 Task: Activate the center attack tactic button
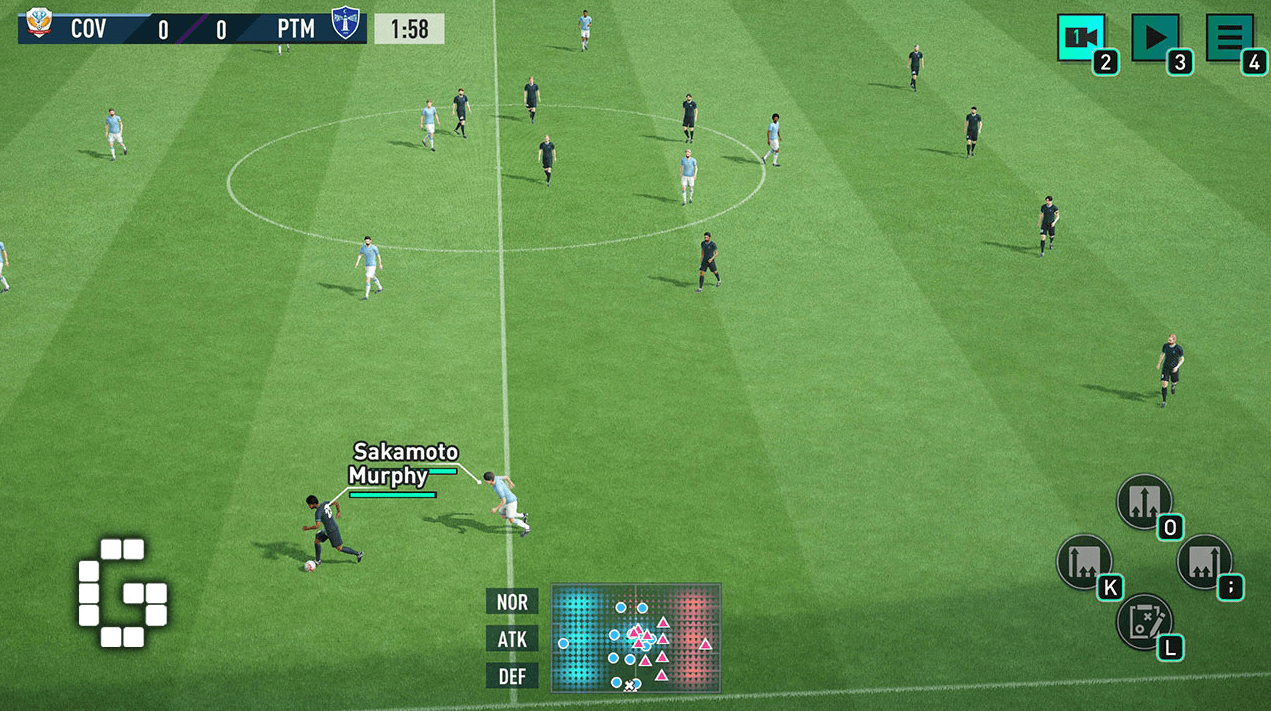coord(1144,501)
